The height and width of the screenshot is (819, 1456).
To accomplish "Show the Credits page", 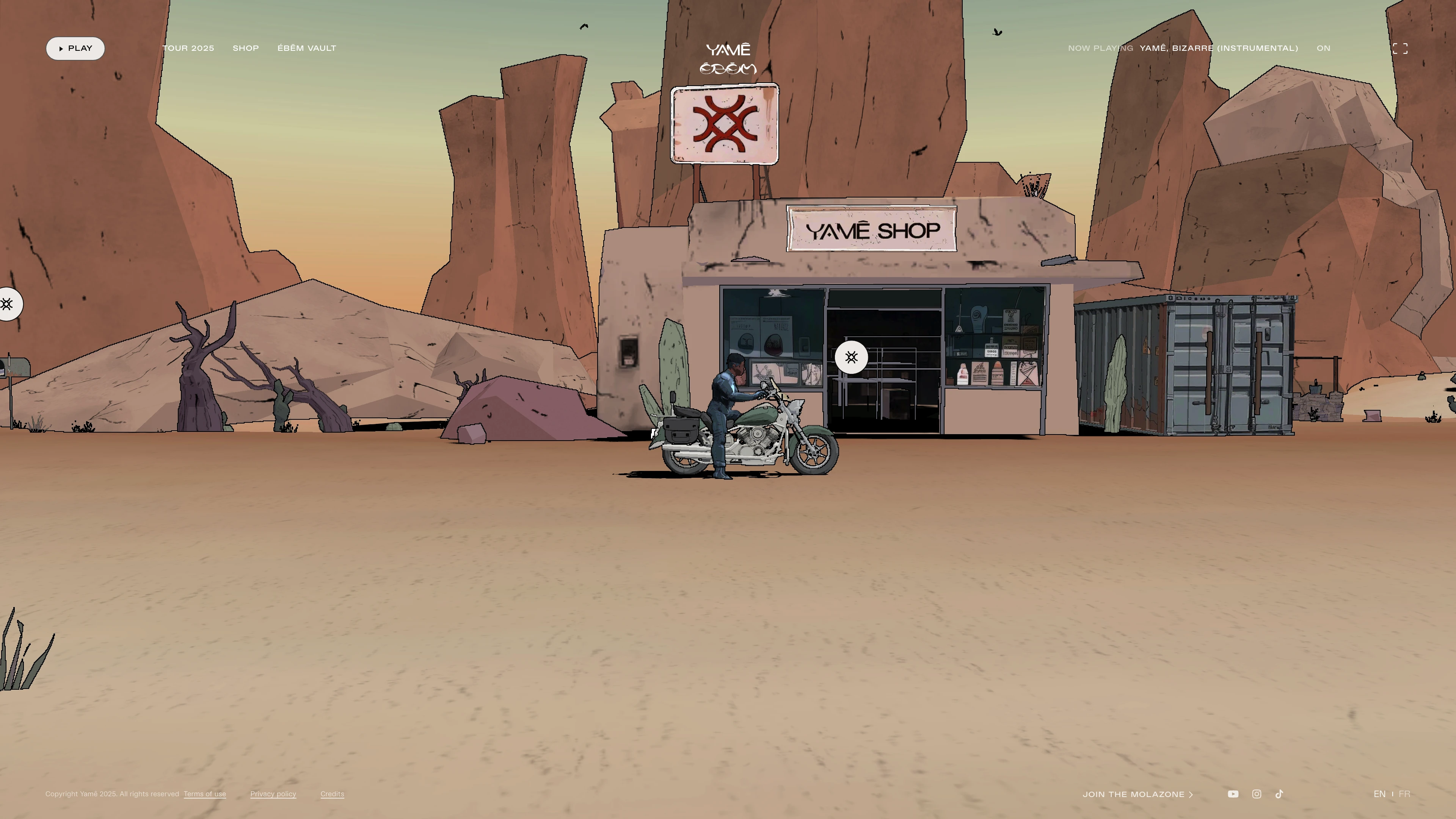I will (x=333, y=794).
